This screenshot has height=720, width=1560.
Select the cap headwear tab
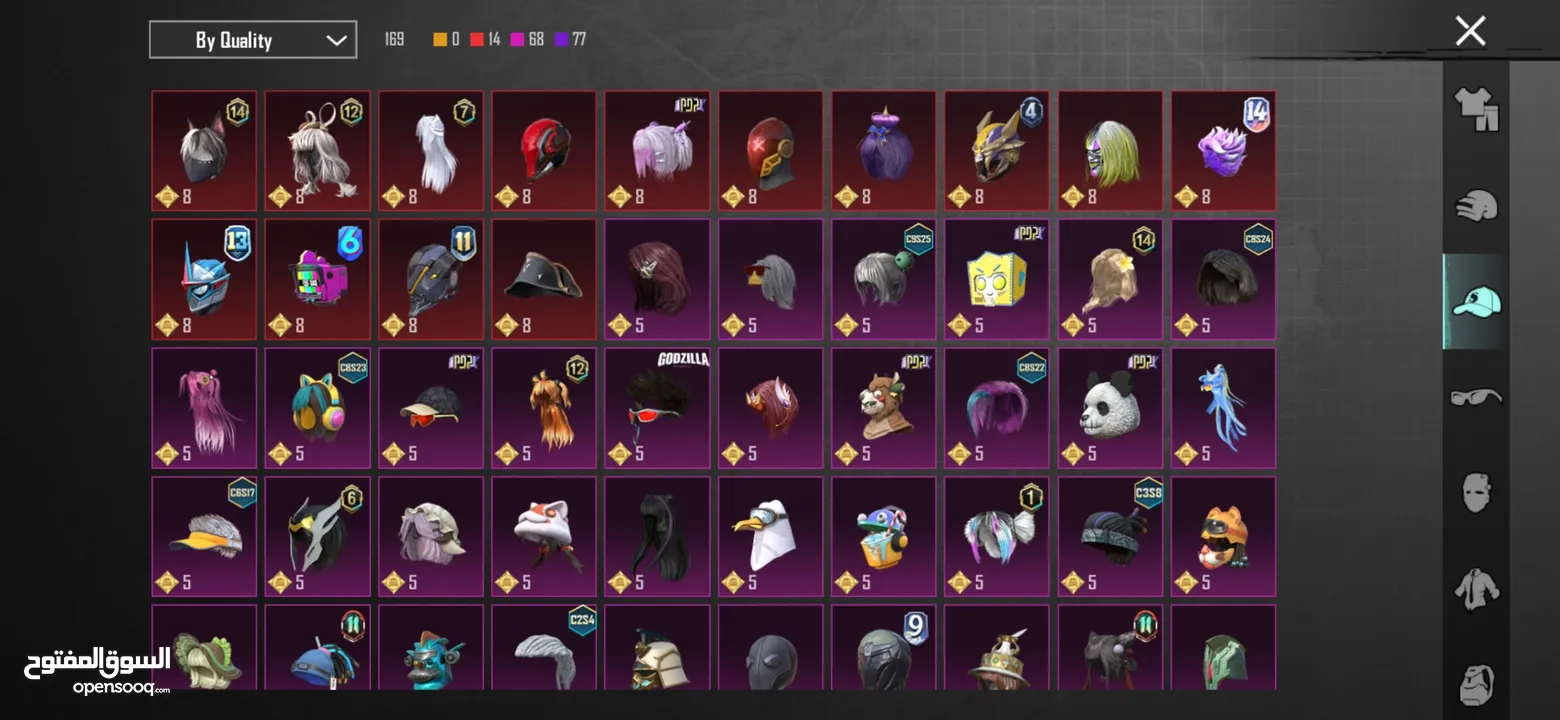click(1476, 301)
